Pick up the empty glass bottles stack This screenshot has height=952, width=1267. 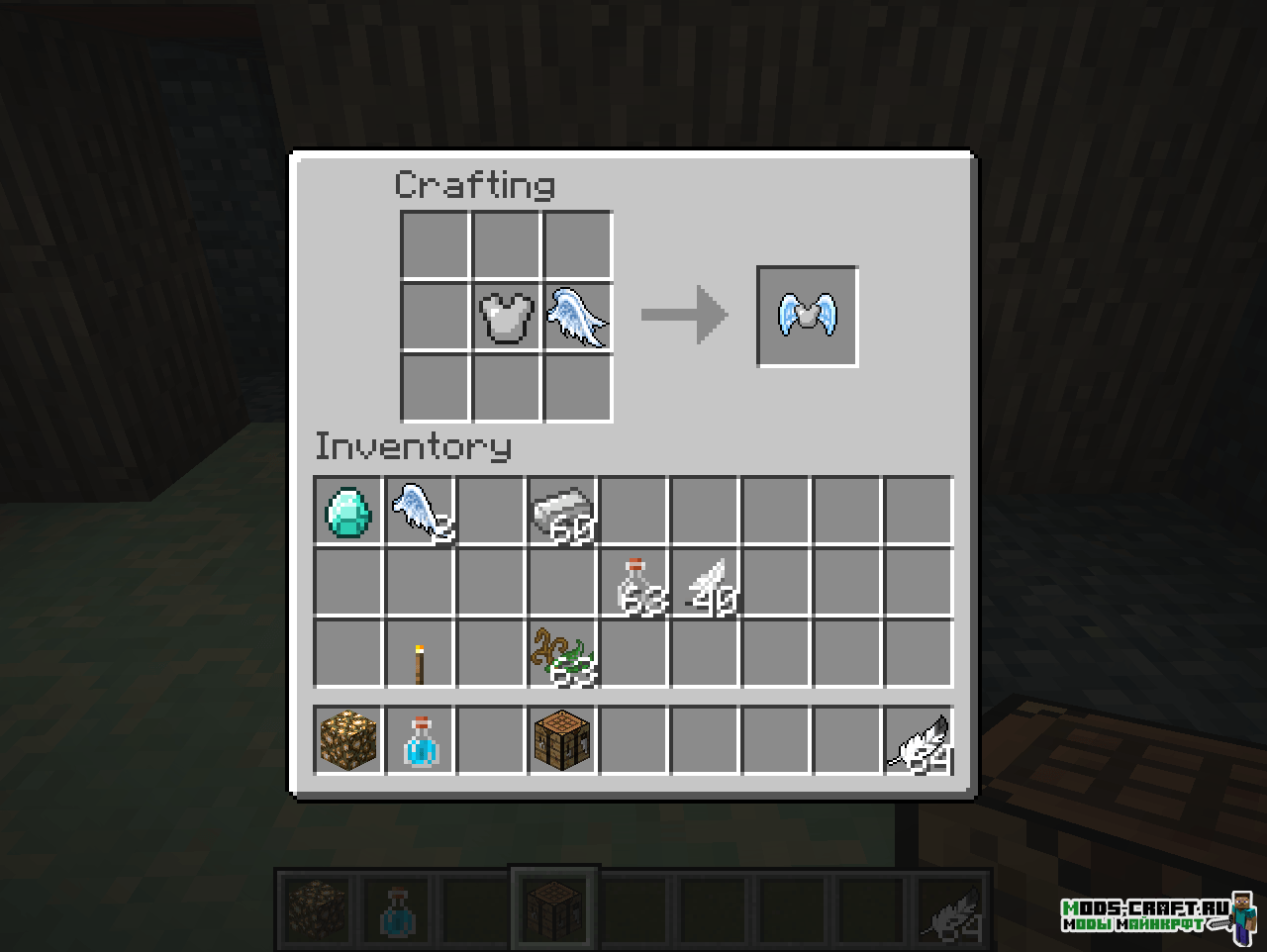coord(634,583)
